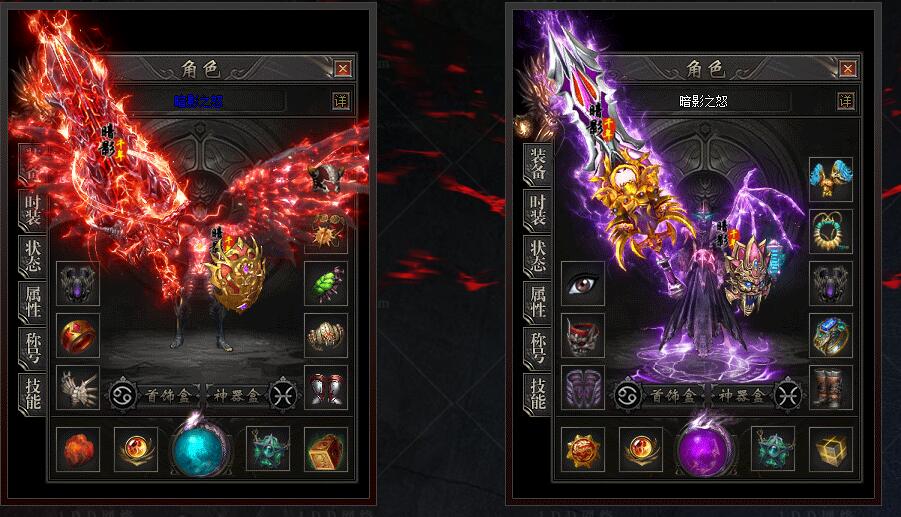Image resolution: width=901 pixels, height=517 pixels.
Task: Close the red-winged character panel
Action: pos(343,69)
